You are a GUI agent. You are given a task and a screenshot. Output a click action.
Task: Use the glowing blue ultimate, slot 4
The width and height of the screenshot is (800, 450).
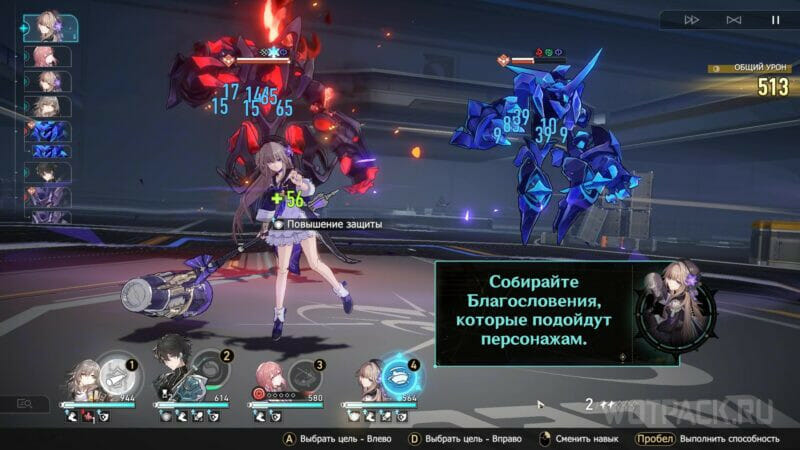click(401, 375)
